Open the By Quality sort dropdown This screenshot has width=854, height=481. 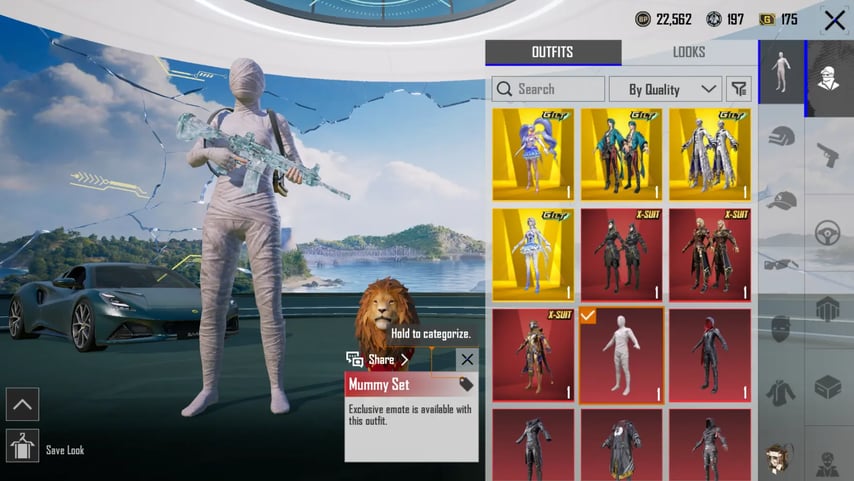pos(664,89)
